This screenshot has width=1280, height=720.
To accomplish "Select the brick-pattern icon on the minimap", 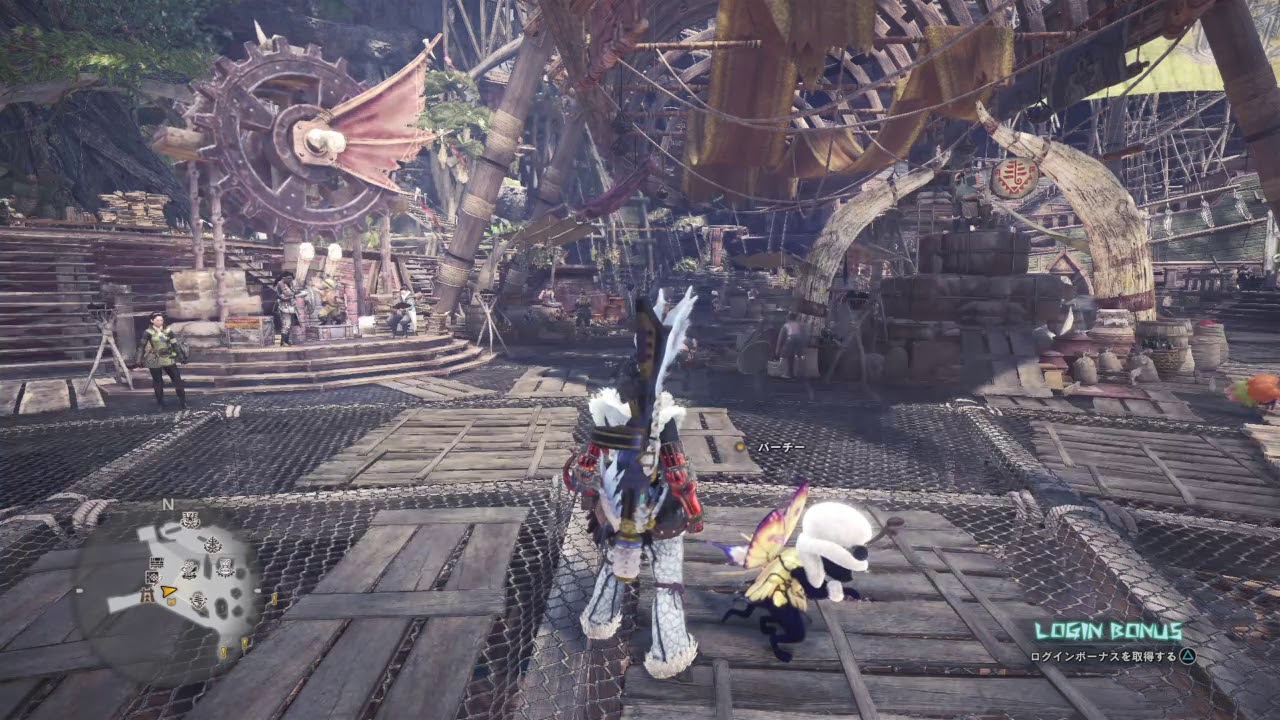I will [156, 563].
